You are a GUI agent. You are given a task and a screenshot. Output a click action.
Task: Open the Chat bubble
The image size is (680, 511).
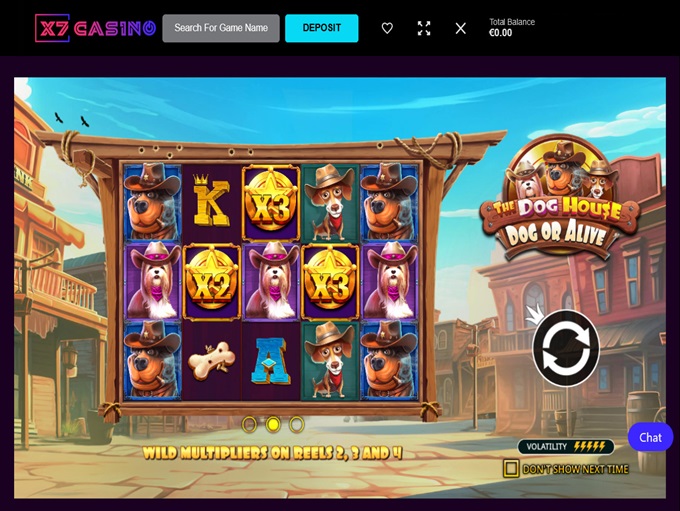[650, 437]
